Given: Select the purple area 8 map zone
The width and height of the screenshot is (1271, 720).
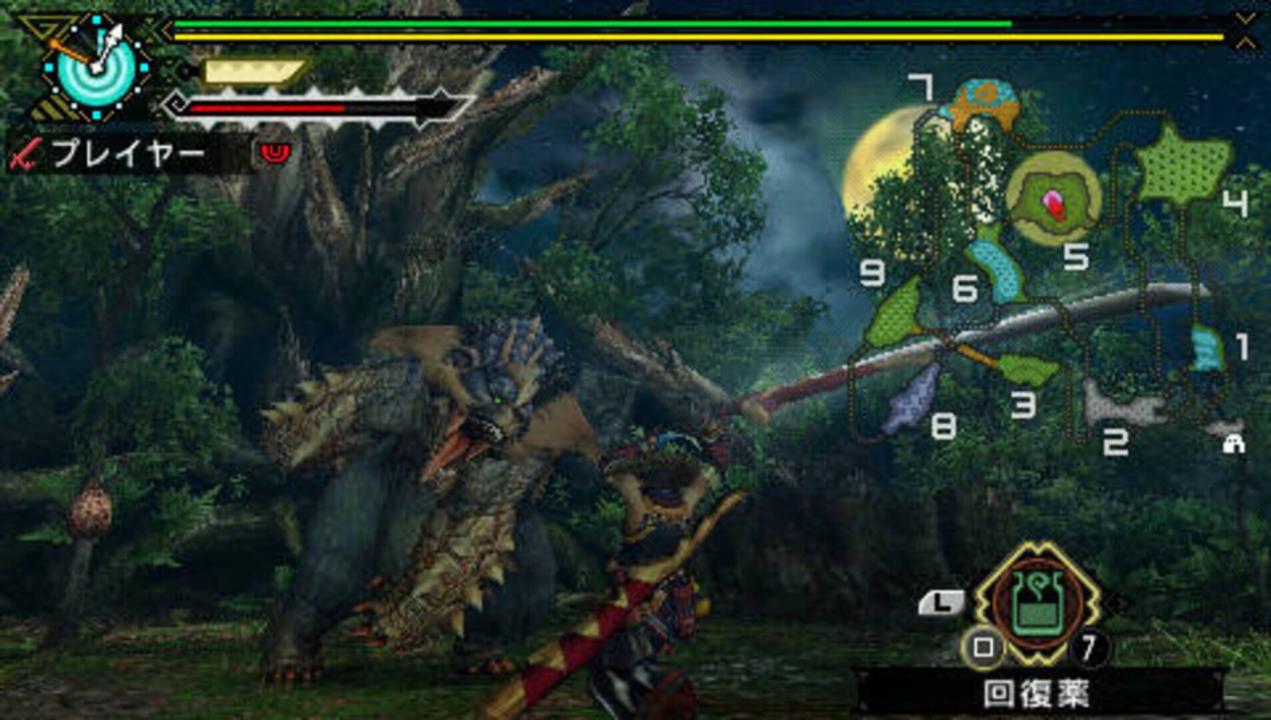Looking at the screenshot, I should [912, 397].
